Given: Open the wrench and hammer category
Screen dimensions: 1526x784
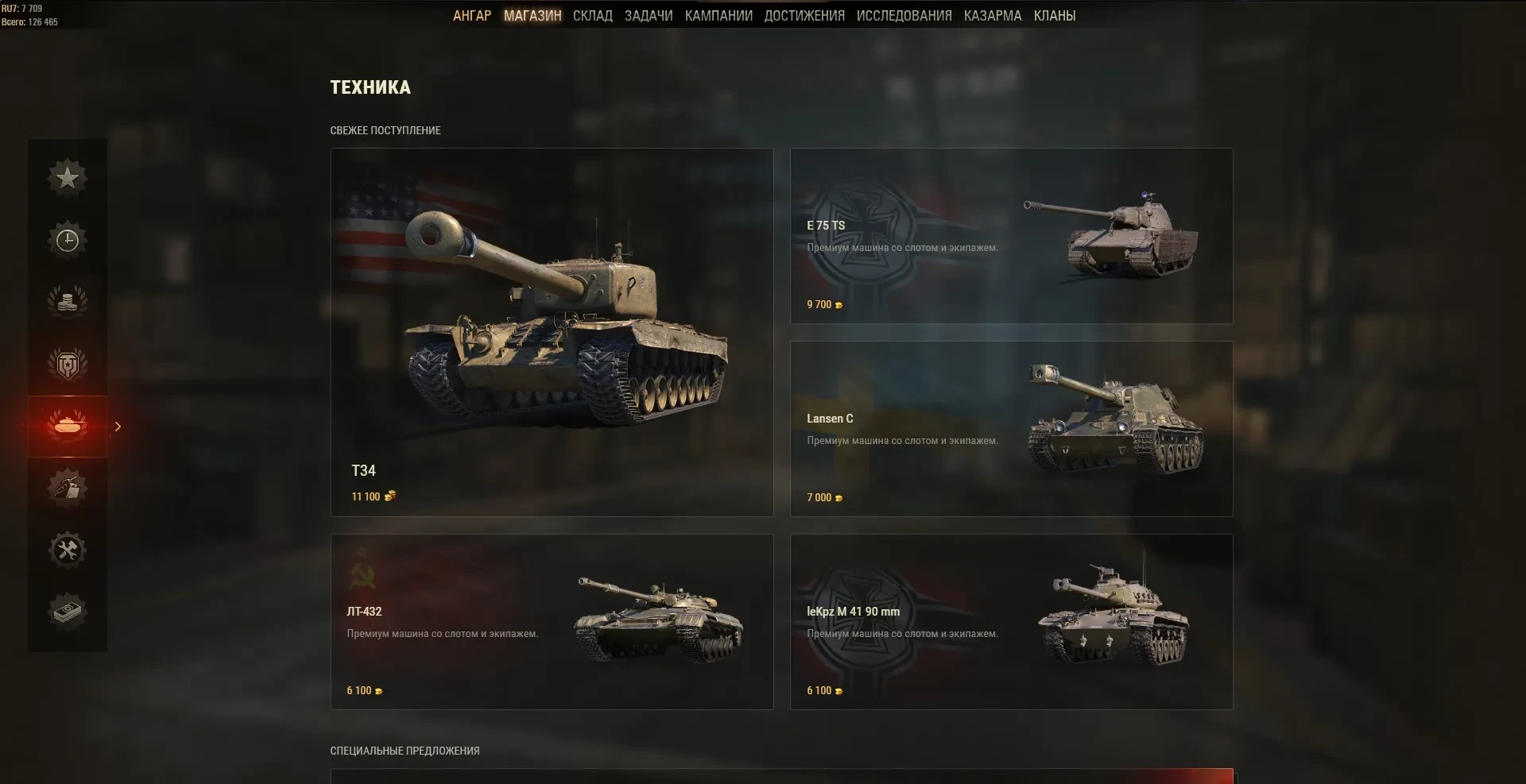Looking at the screenshot, I should 68,550.
